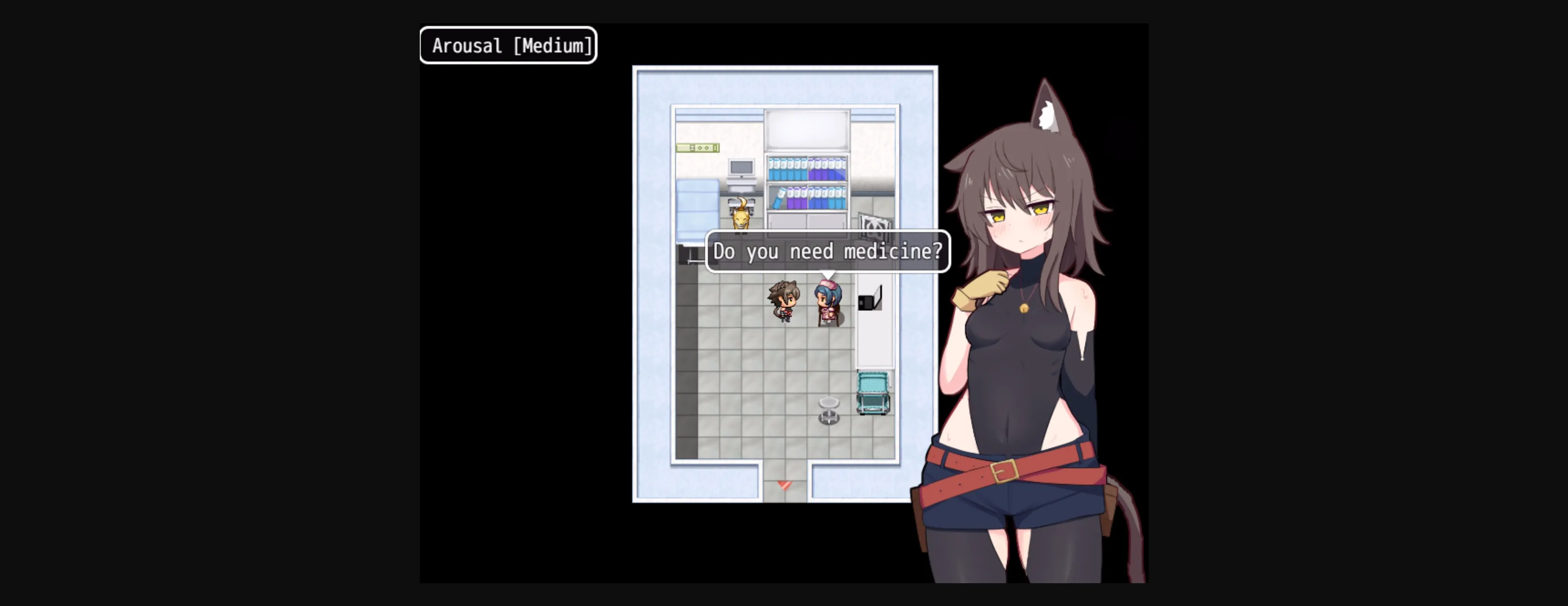The height and width of the screenshot is (606, 1568).
Task: Click the teal medical cart
Action: click(x=873, y=392)
